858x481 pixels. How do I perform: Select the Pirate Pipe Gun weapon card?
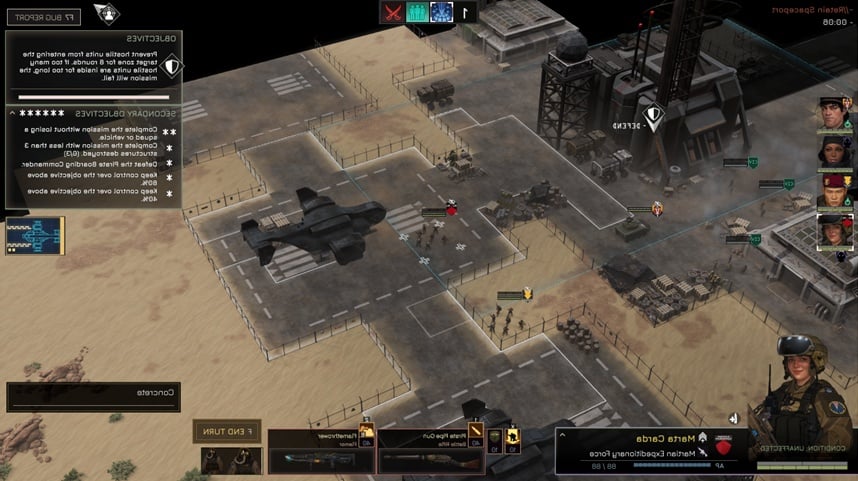click(x=423, y=453)
